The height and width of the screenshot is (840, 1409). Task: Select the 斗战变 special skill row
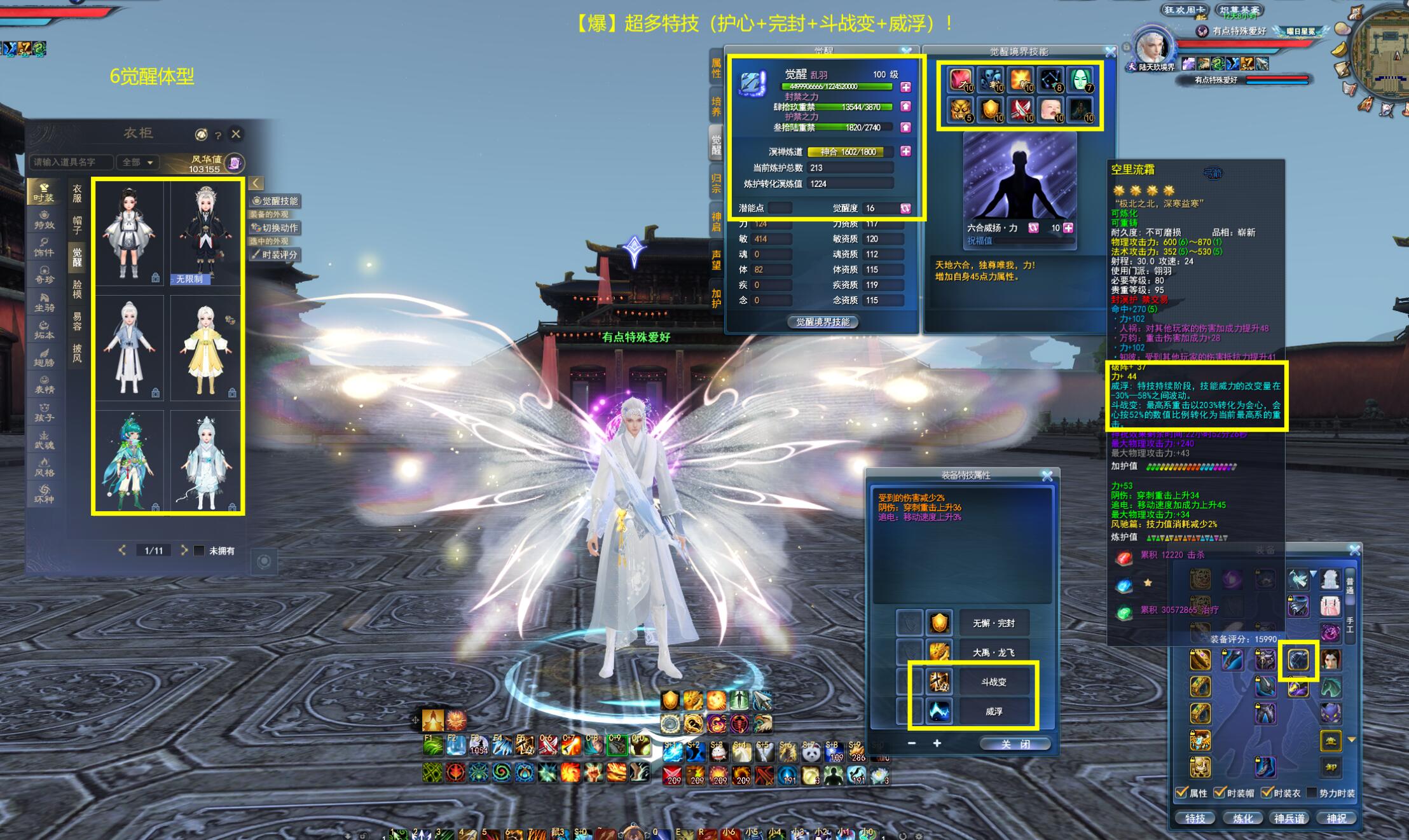(x=993, y=682)
